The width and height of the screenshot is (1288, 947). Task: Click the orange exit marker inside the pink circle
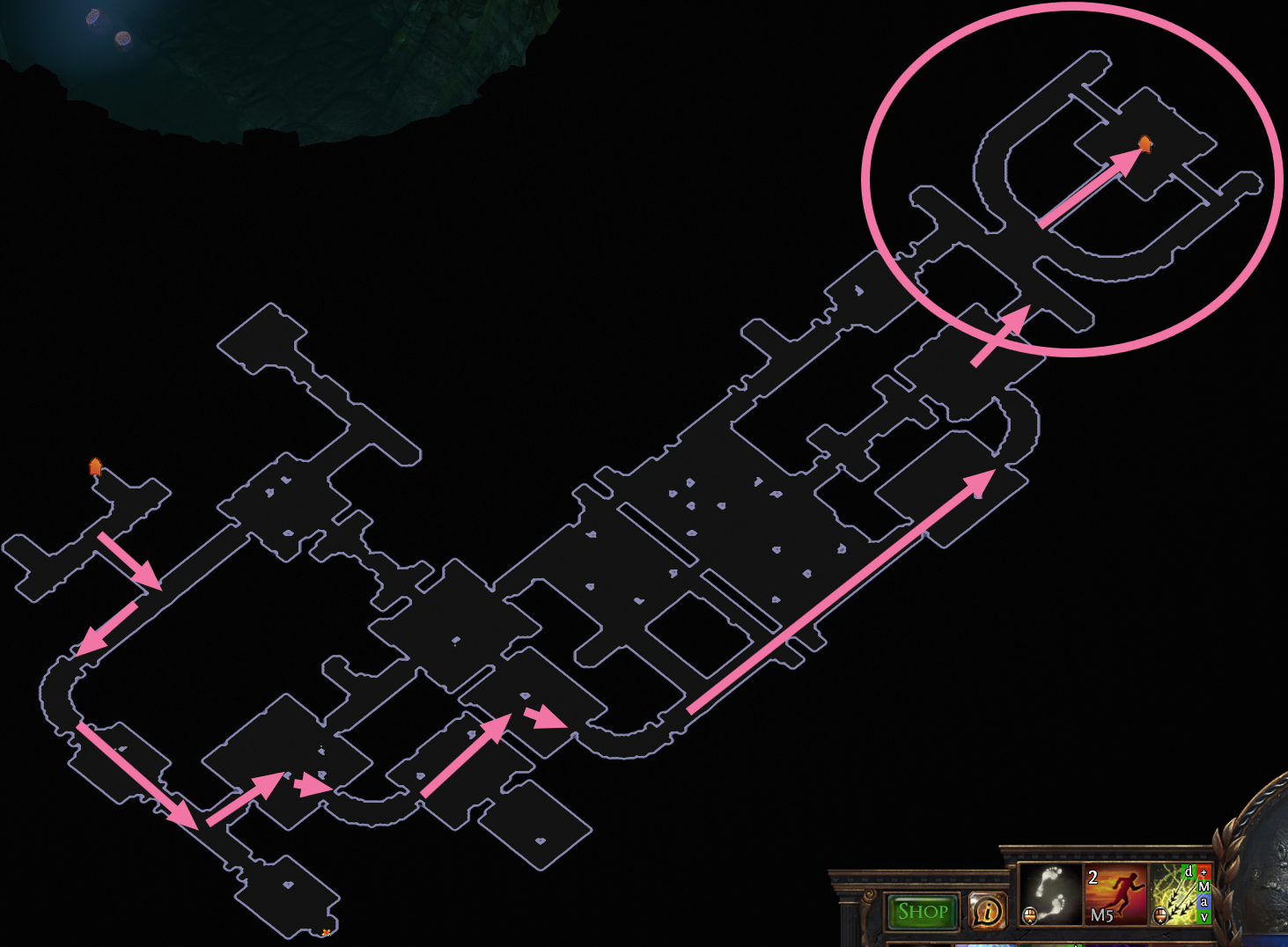pos(1144,144)
